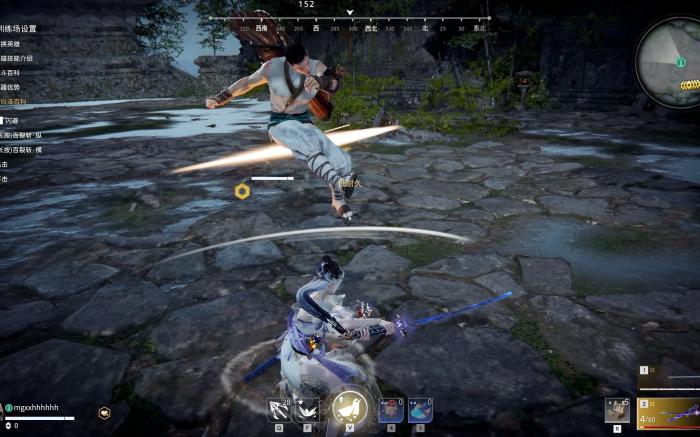Trigger the F skill ability icon
This screenshot has height=437, width=700.
tap(307, 408)
